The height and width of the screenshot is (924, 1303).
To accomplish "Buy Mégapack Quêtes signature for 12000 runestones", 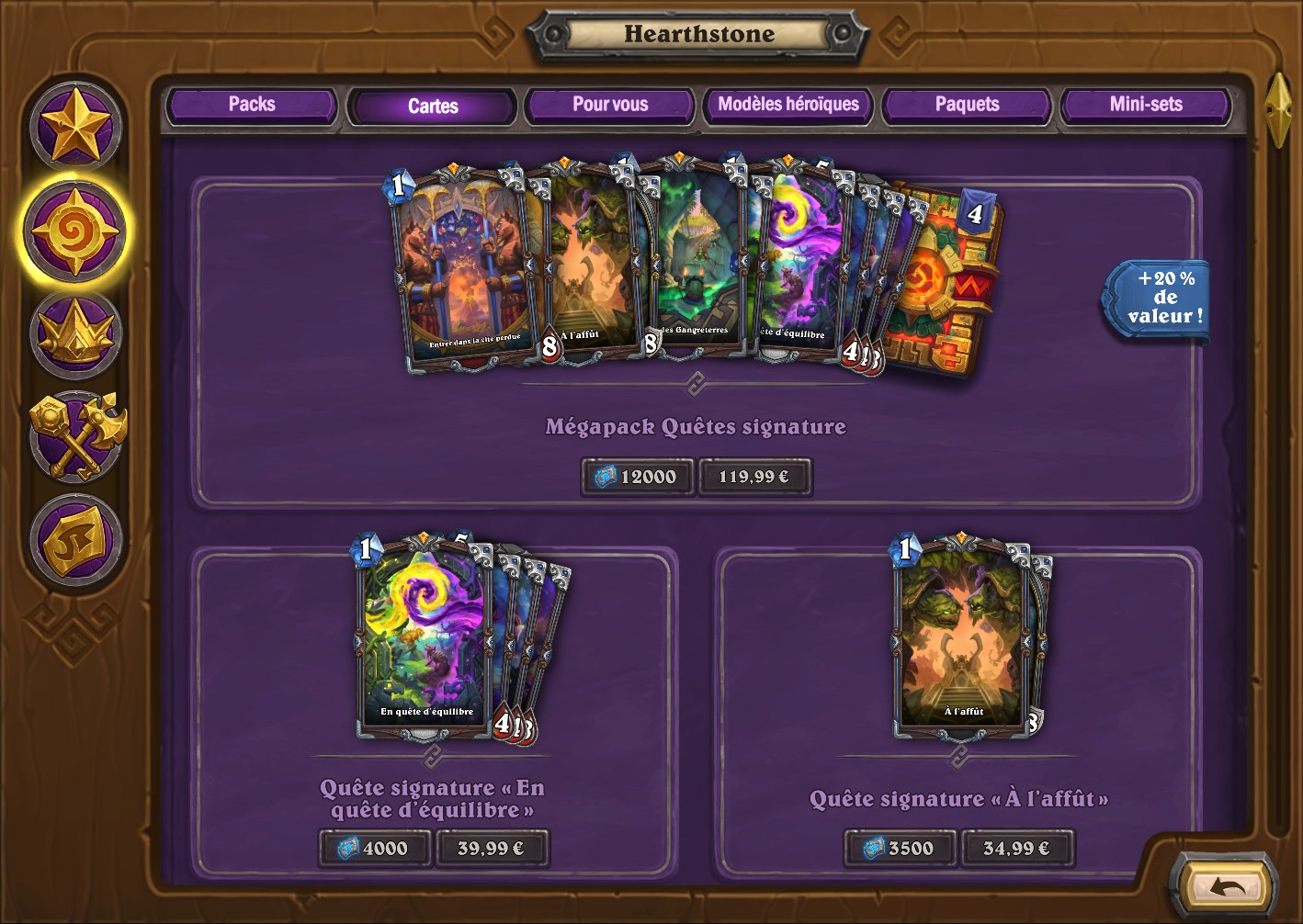I will [637, 477].
